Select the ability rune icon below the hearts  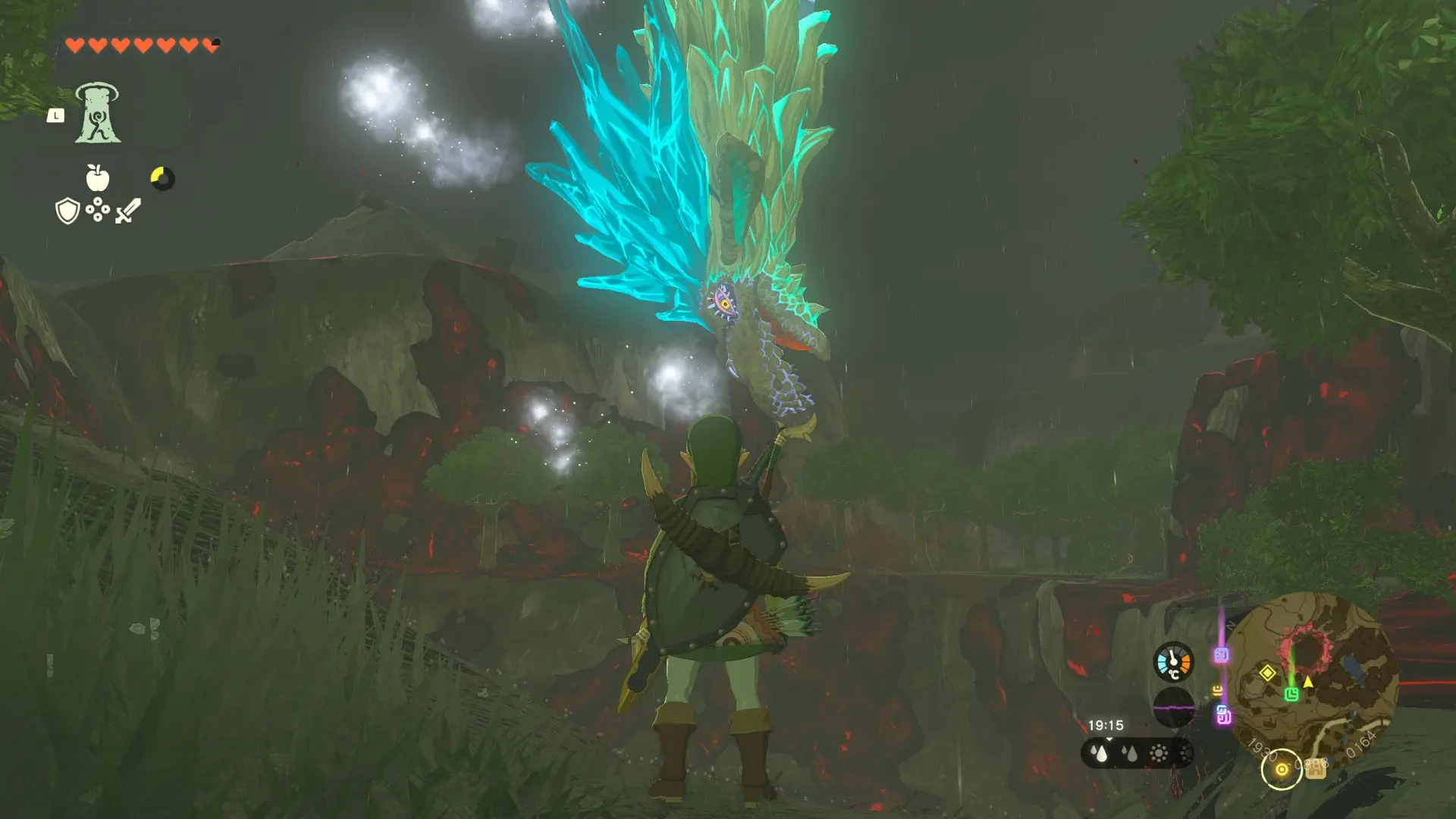tap(99, 112)
